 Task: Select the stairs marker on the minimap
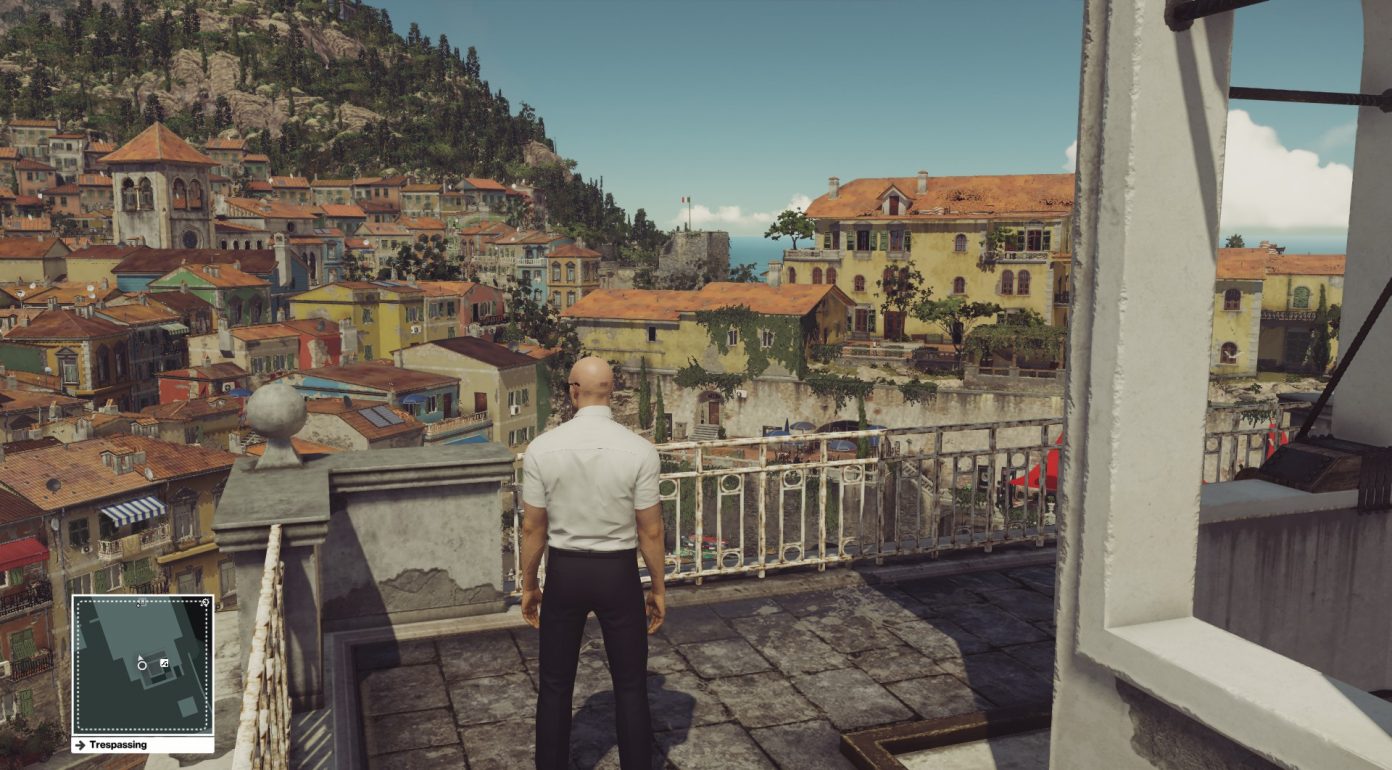164,663
